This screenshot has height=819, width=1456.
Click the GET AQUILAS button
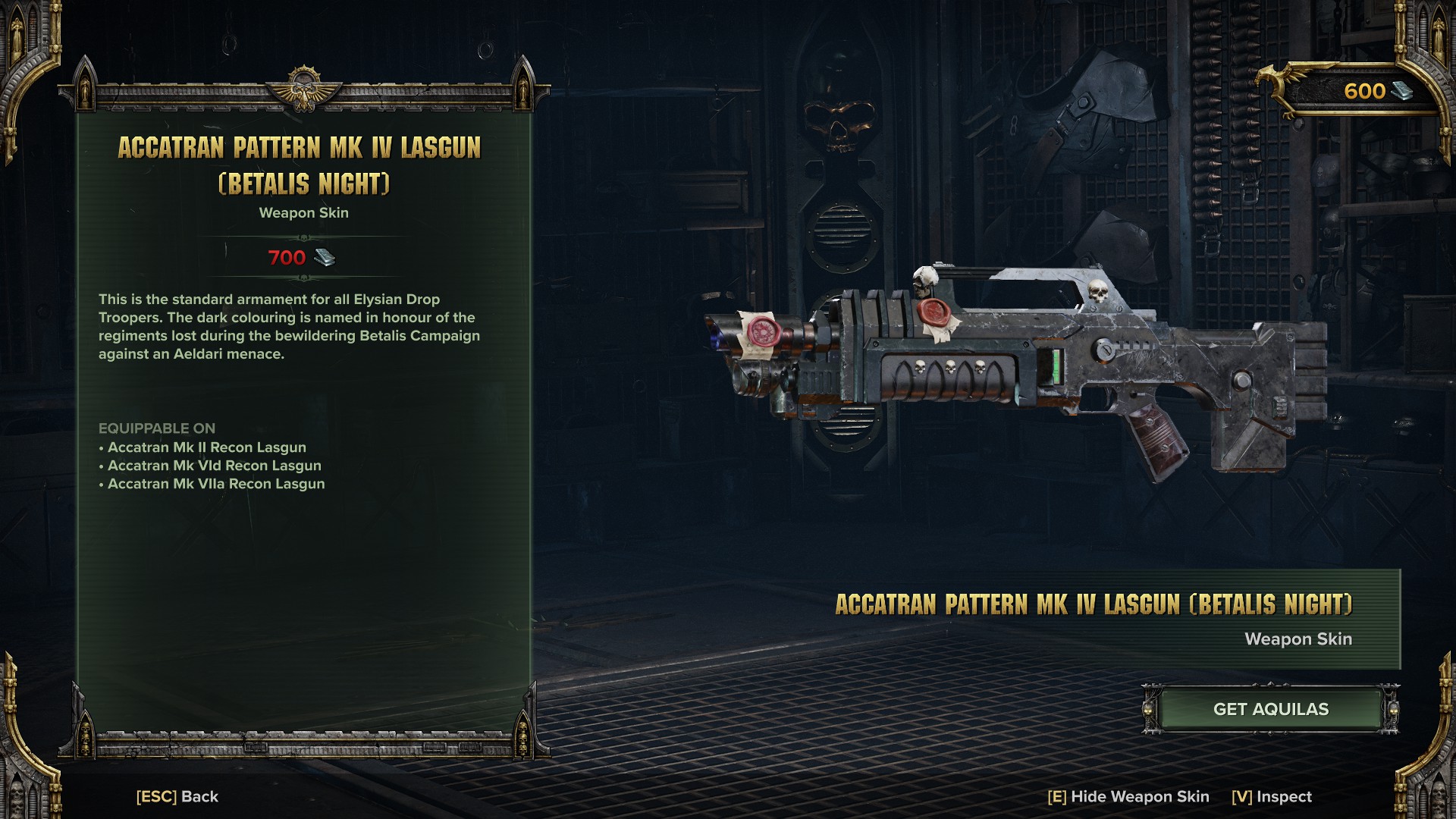tap(1270, 710)
